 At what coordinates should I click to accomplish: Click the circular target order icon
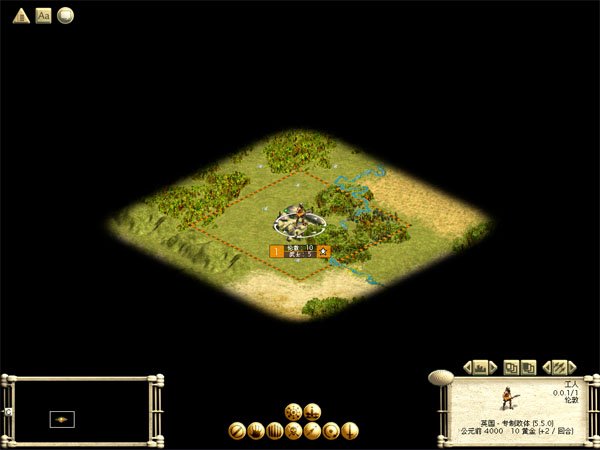coord(331,431)
